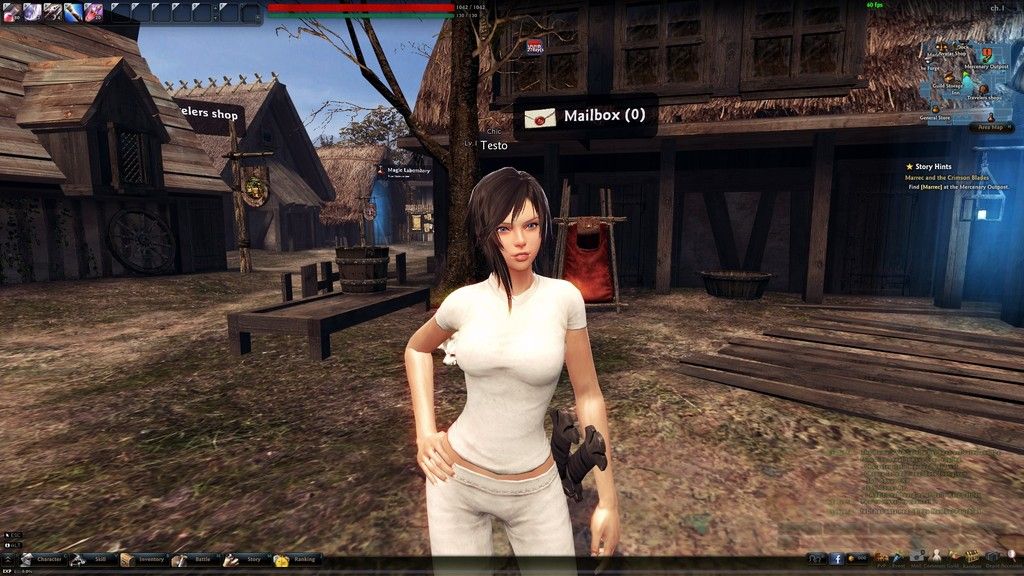Open the PvP icon in bottom bar
This screenshot has height=576, width=1024.
pyautogui.click(x=880, y=556)
